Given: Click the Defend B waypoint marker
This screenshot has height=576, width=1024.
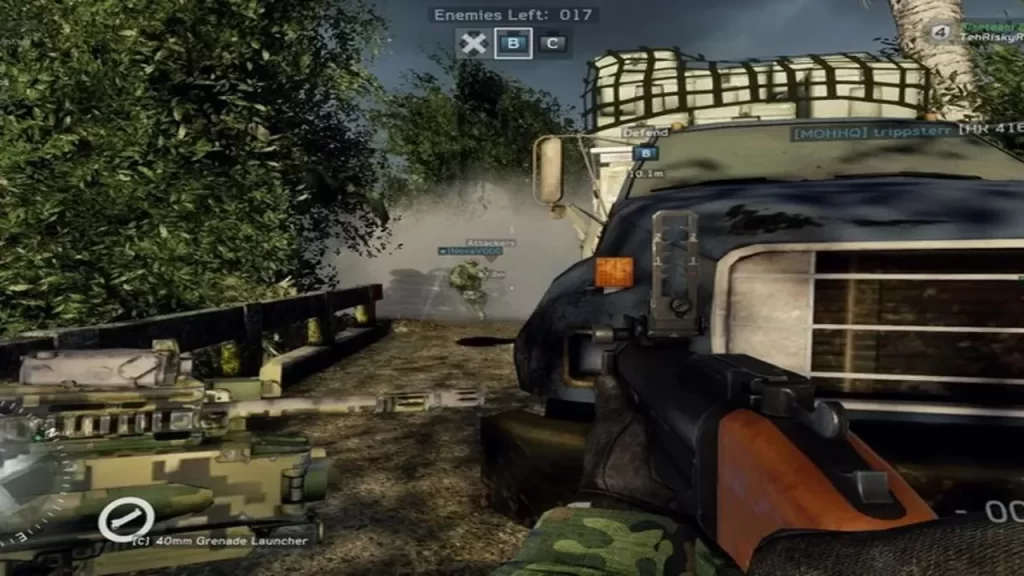Looking at the screenshot, I should point(645,153).
